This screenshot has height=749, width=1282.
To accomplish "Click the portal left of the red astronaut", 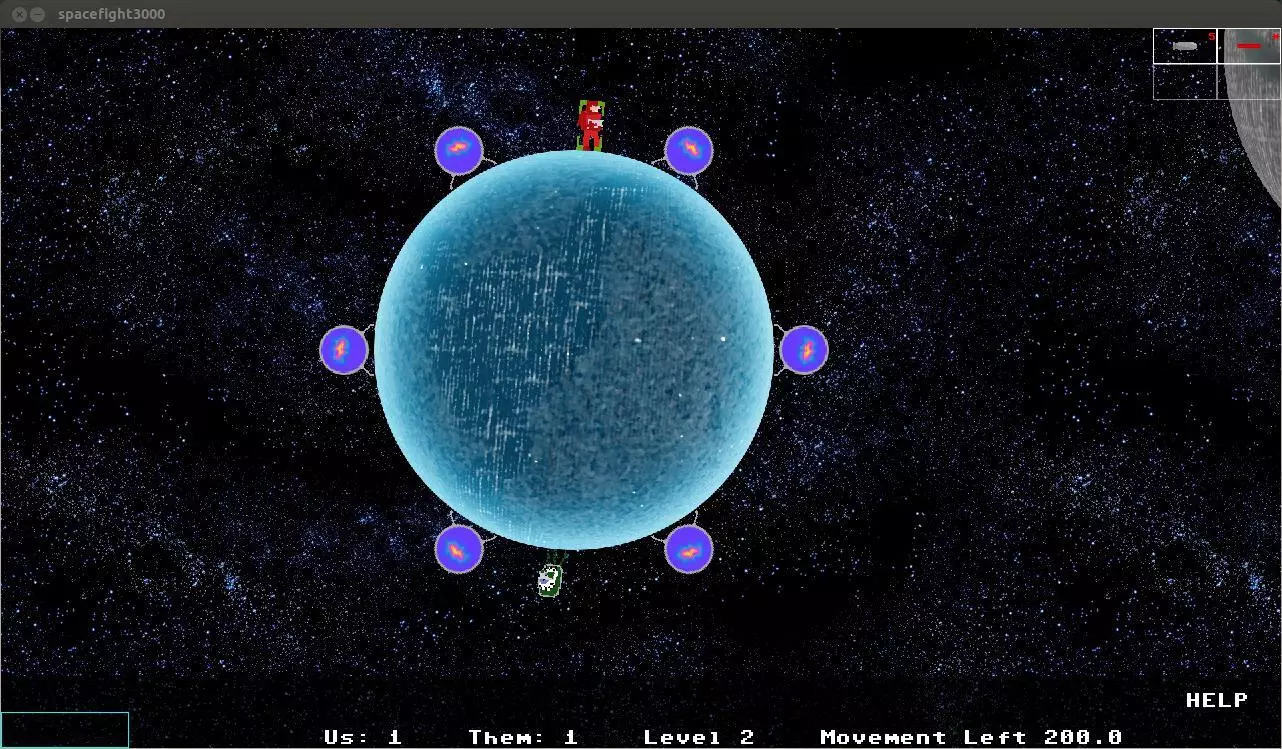I will pyautogui.click(x=459, y=149).
